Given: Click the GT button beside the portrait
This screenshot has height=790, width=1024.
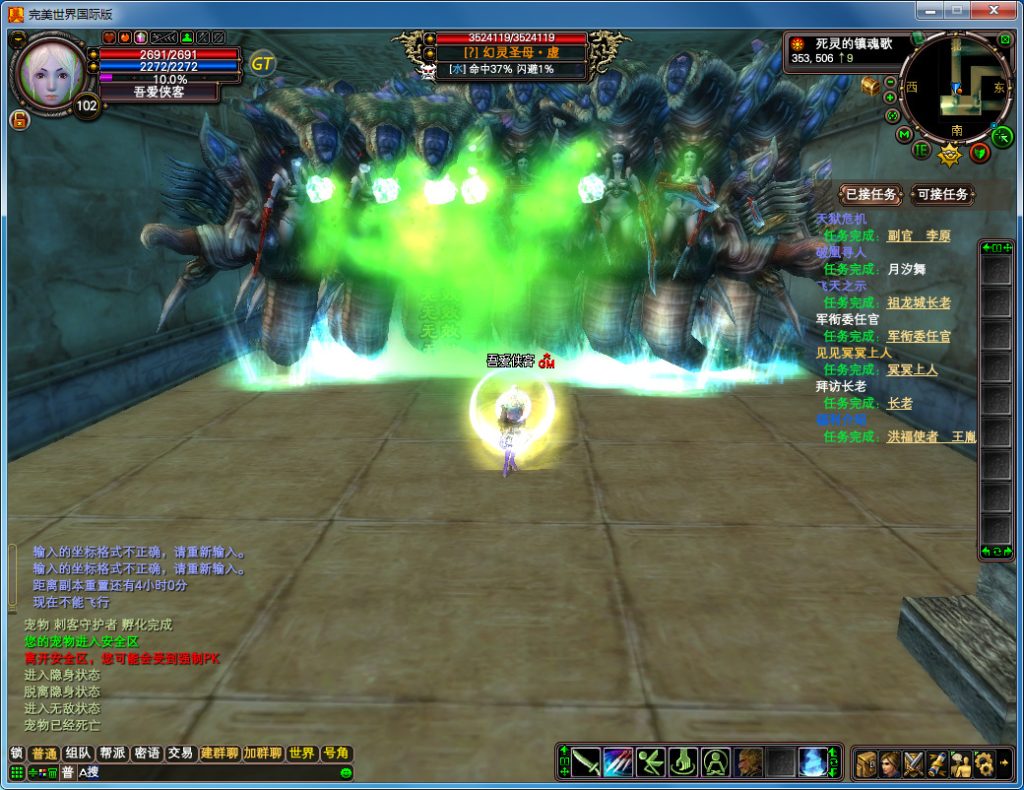Looking at the screenshot, I should point(262,63).
